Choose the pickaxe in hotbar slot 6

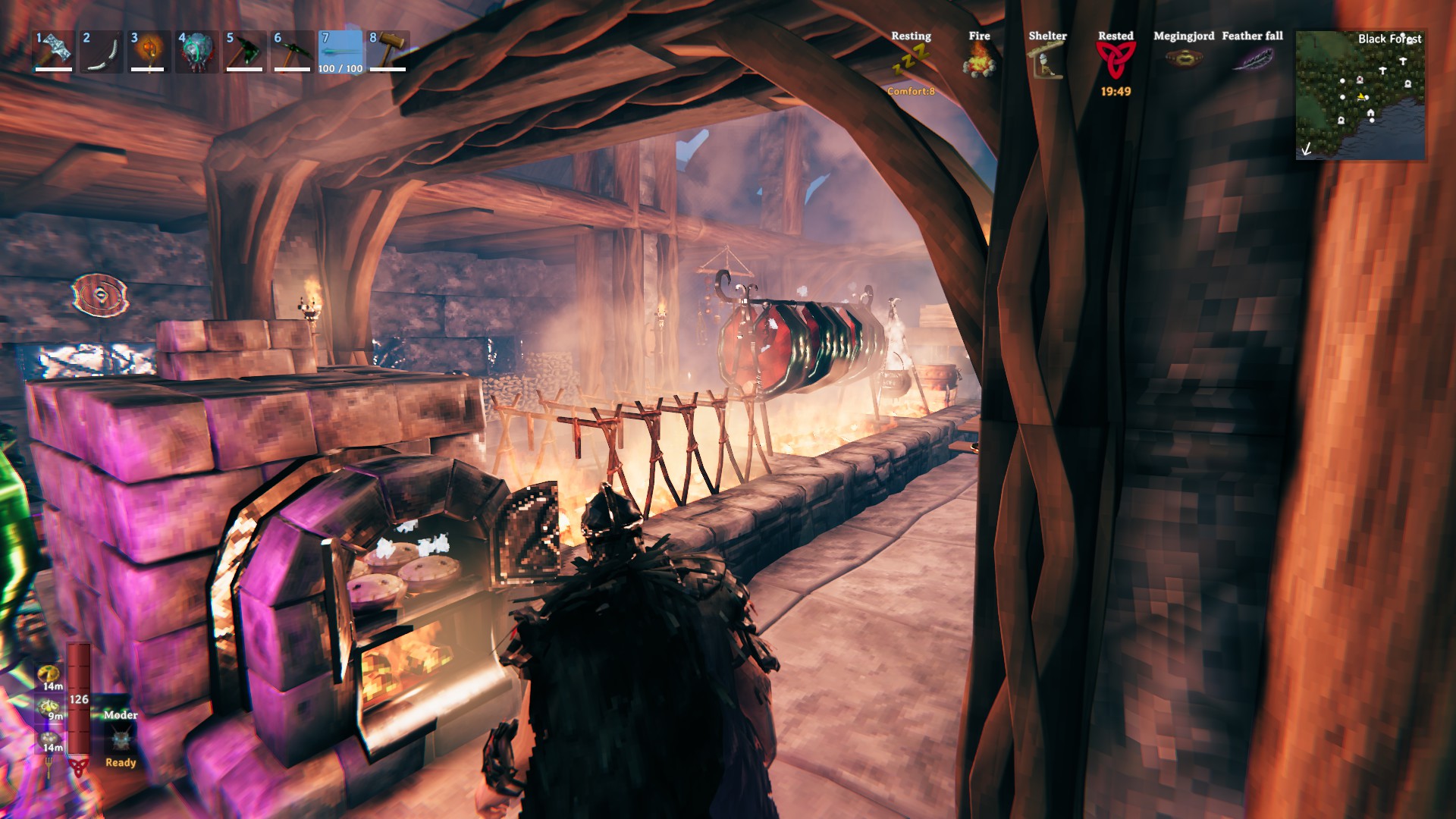tap(292, 51)
